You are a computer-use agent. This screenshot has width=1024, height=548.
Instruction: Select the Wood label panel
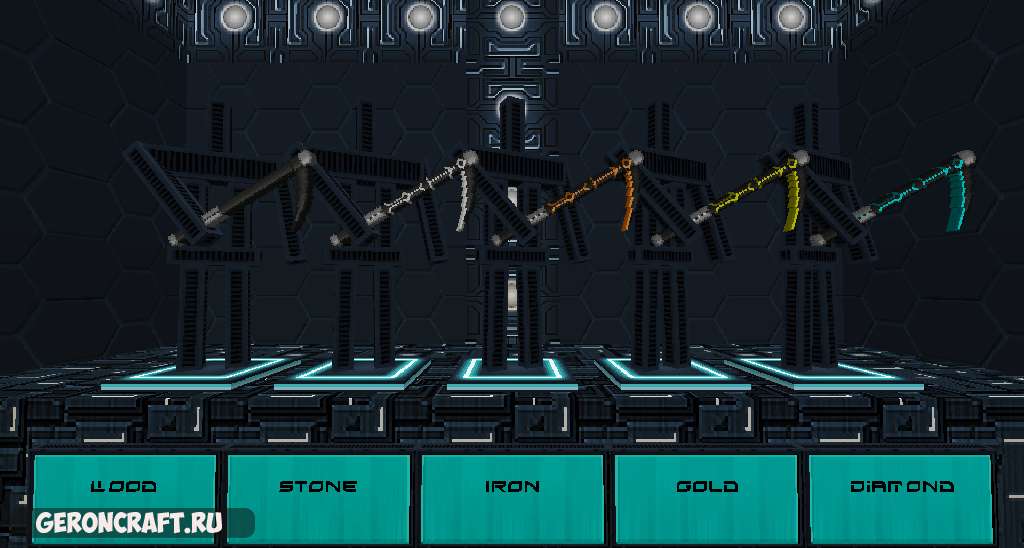[x=124, y=487]
